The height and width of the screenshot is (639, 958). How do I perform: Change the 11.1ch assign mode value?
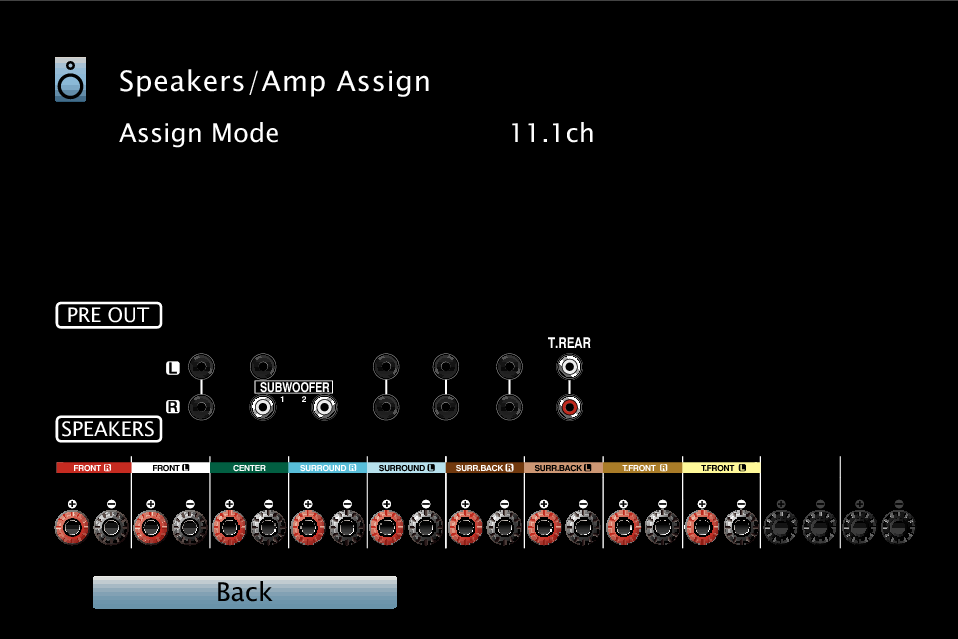[x=552, y=133]
